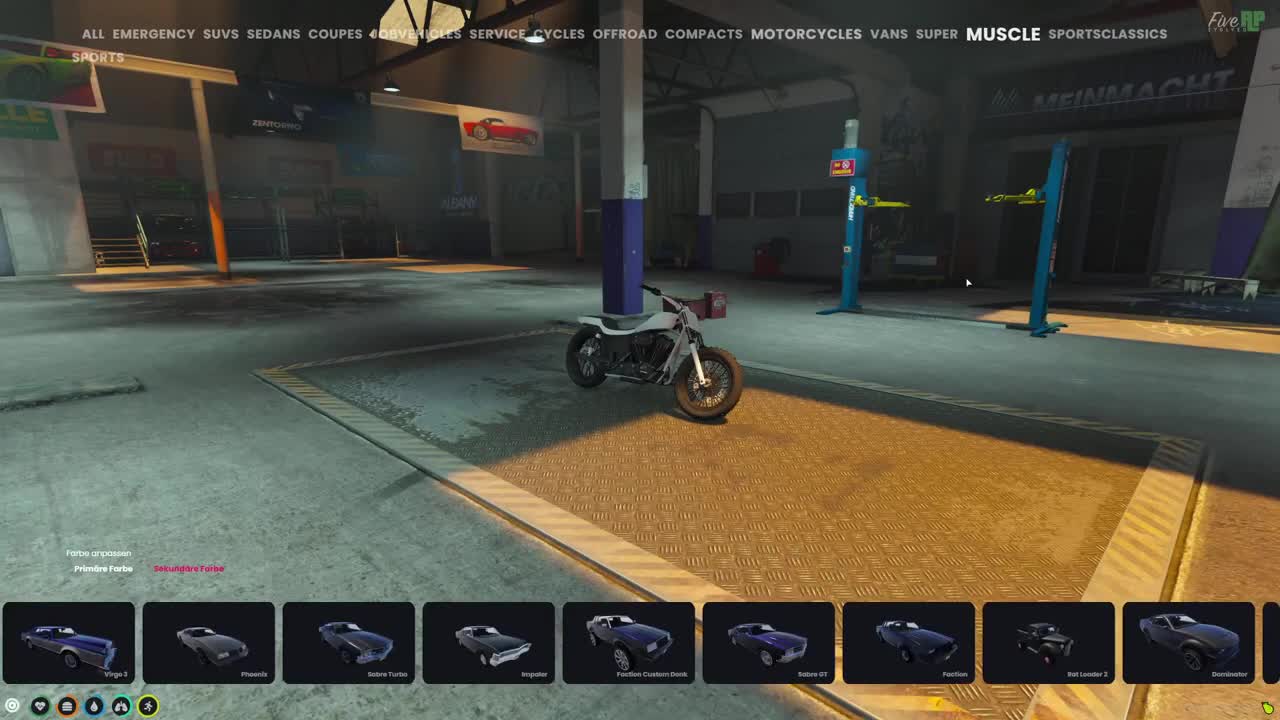Select Primäre Farbe option

103,568
